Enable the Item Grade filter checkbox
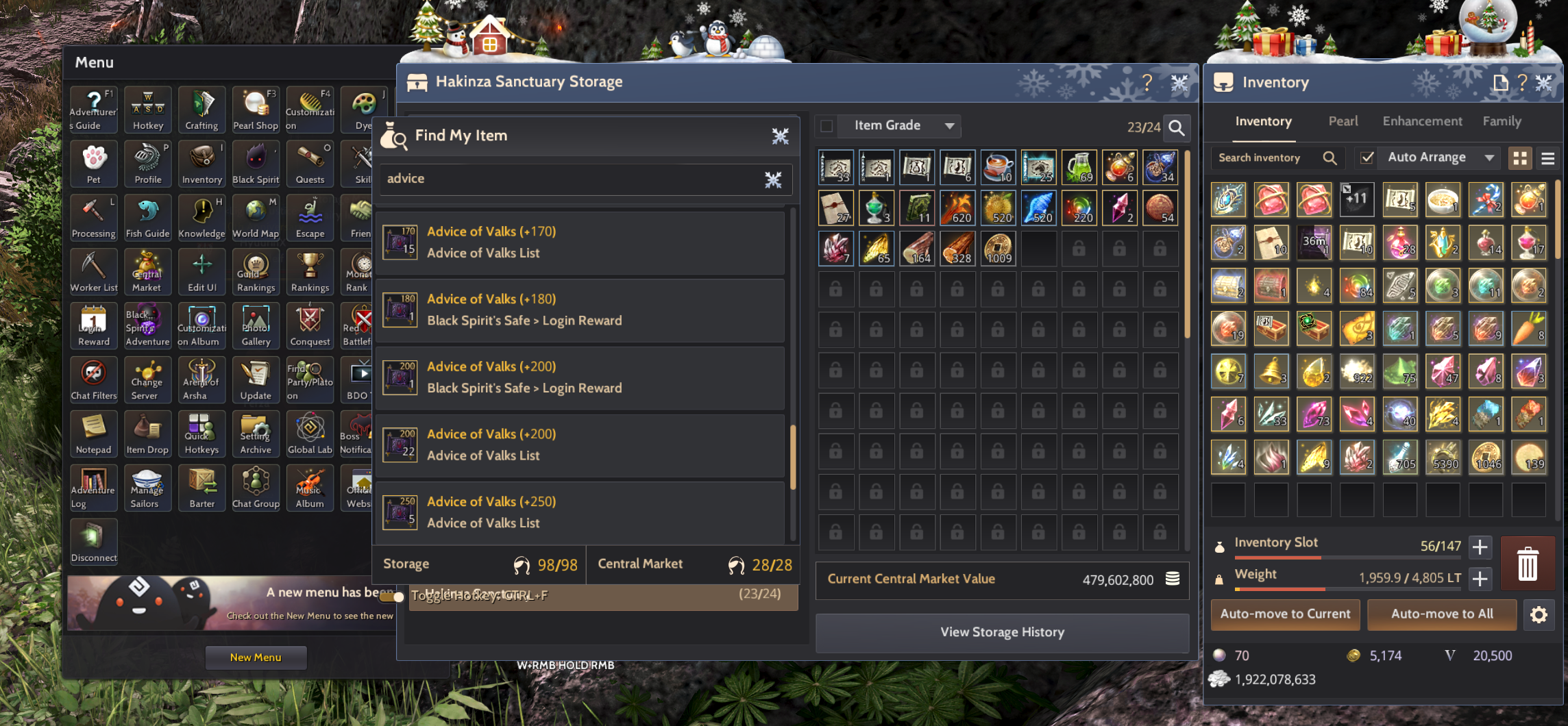The image size is (1568, 726). [x=826, y=125]
